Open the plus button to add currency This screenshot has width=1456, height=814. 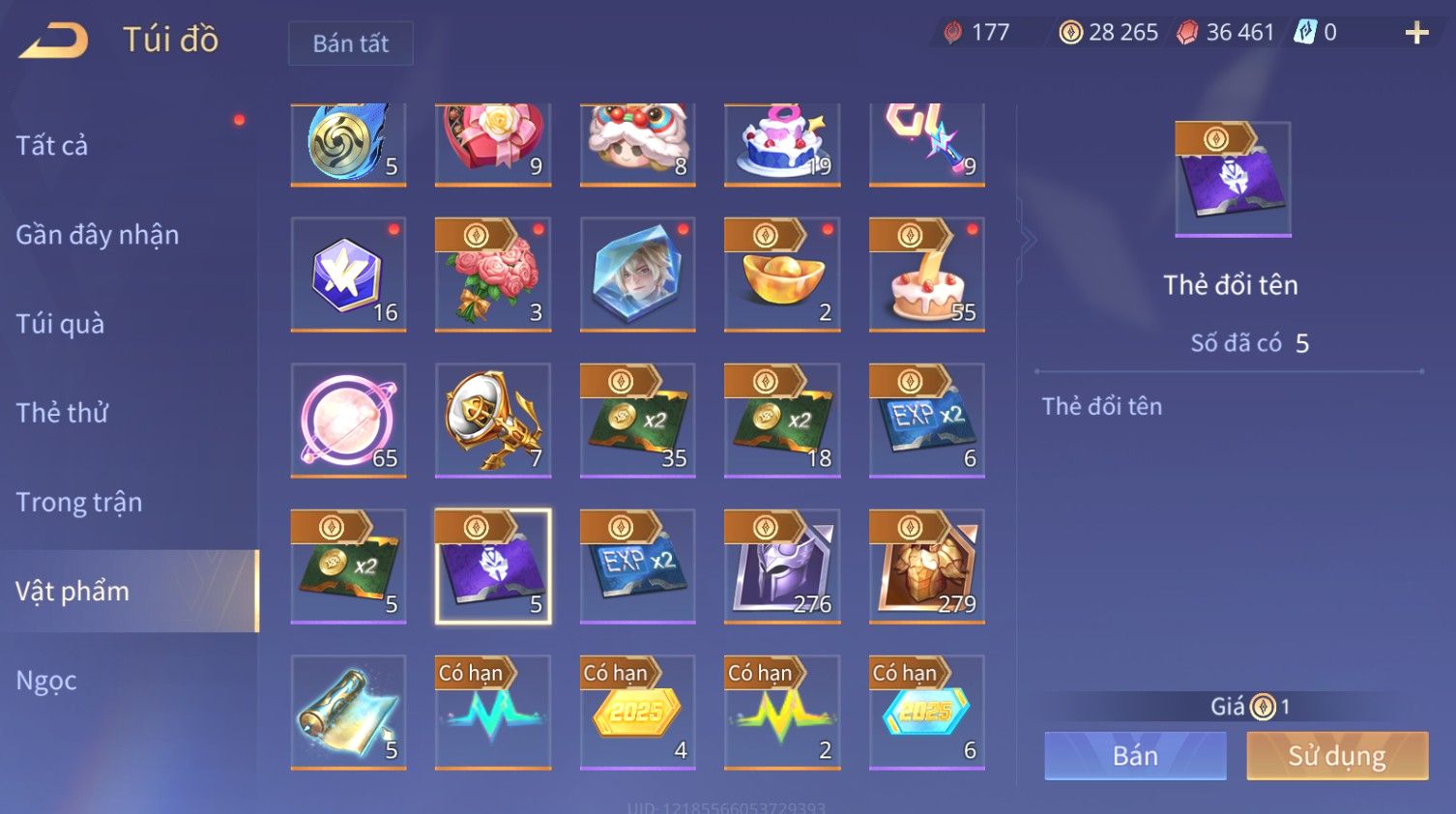point(1416,33)
